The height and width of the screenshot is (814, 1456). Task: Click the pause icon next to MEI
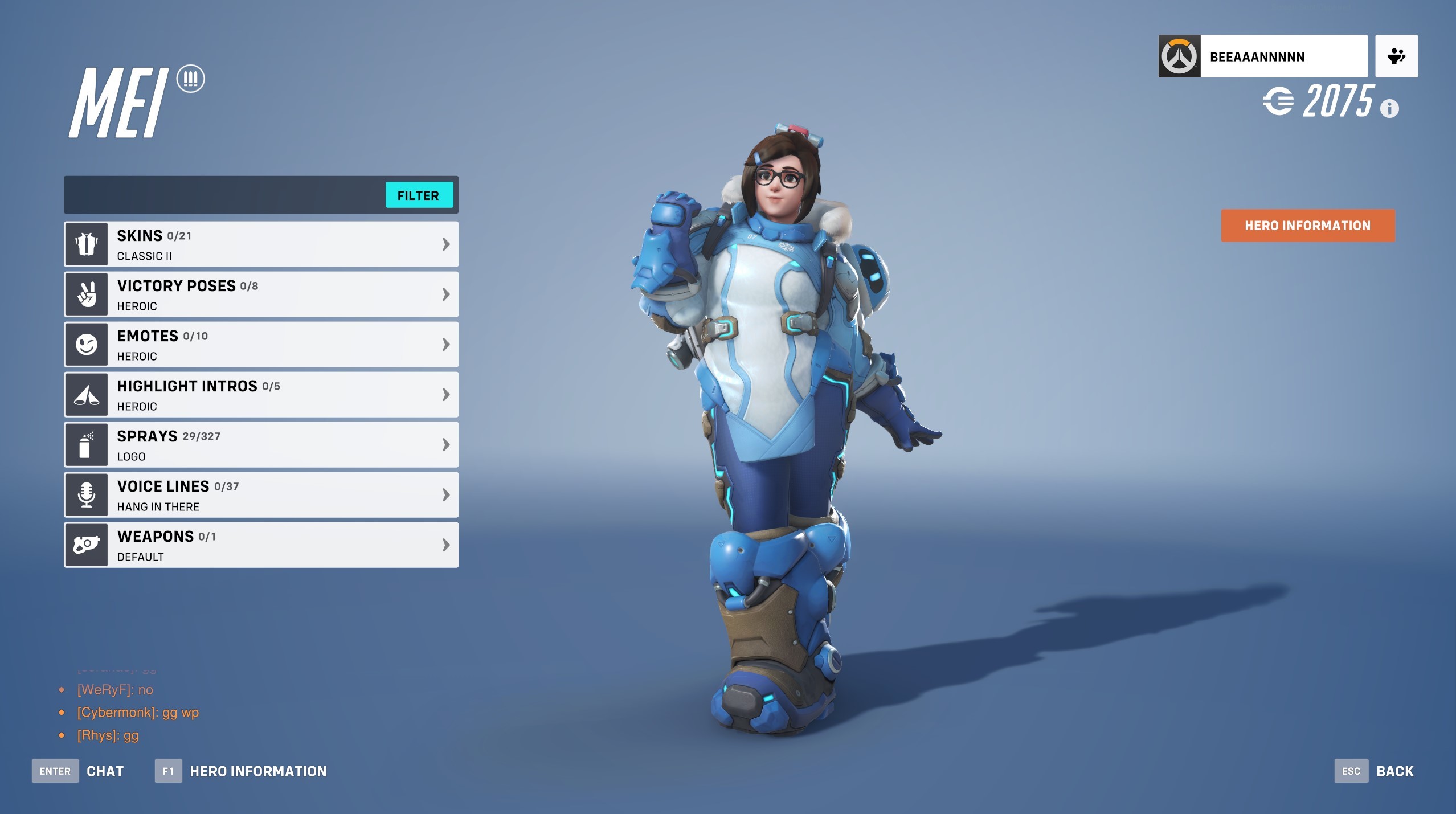190,79
